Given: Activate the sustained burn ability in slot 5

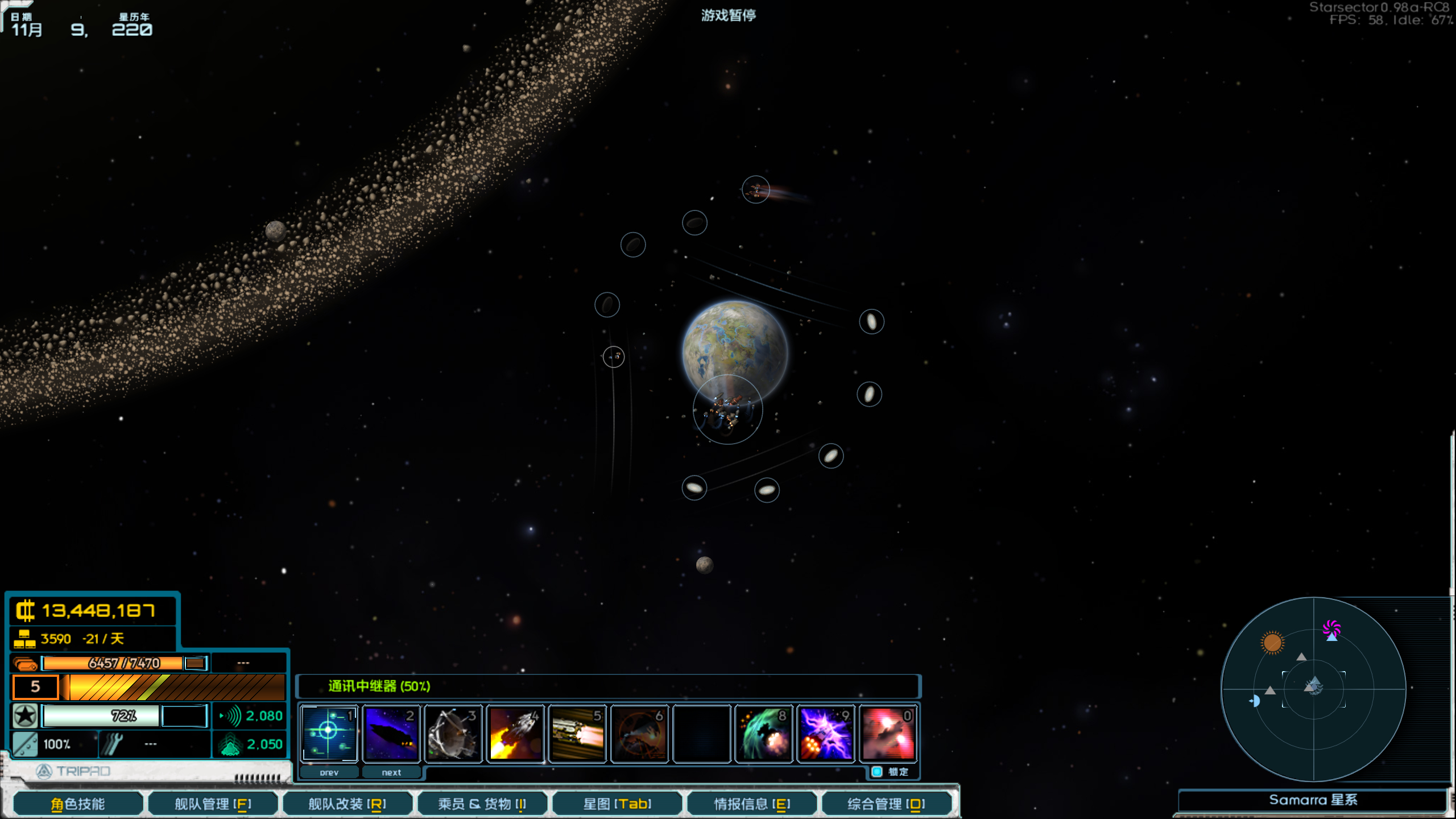Looking at the screenshot, I should pos(577,733).
